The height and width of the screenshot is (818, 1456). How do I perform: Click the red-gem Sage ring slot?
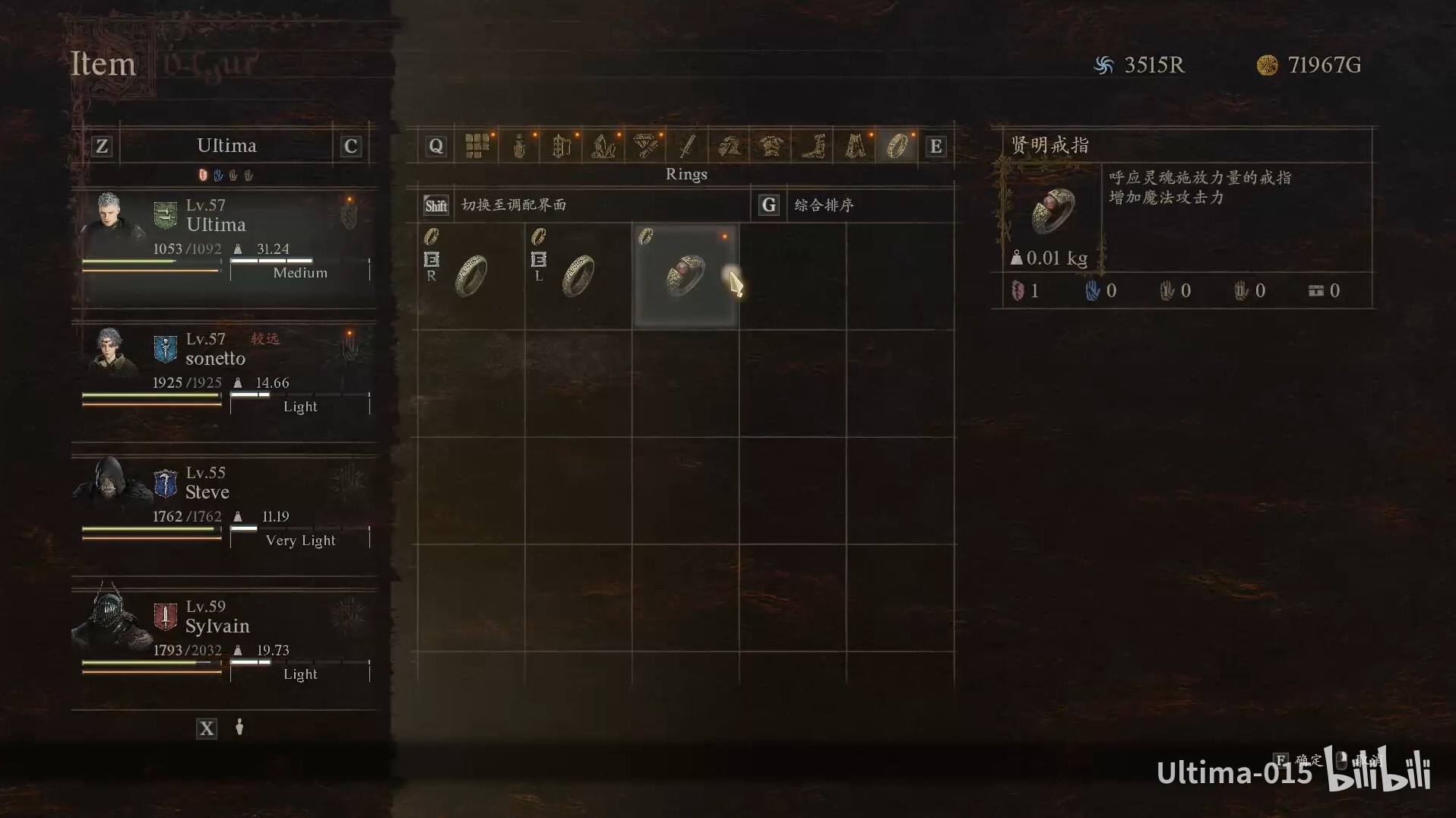pos(685,275)
